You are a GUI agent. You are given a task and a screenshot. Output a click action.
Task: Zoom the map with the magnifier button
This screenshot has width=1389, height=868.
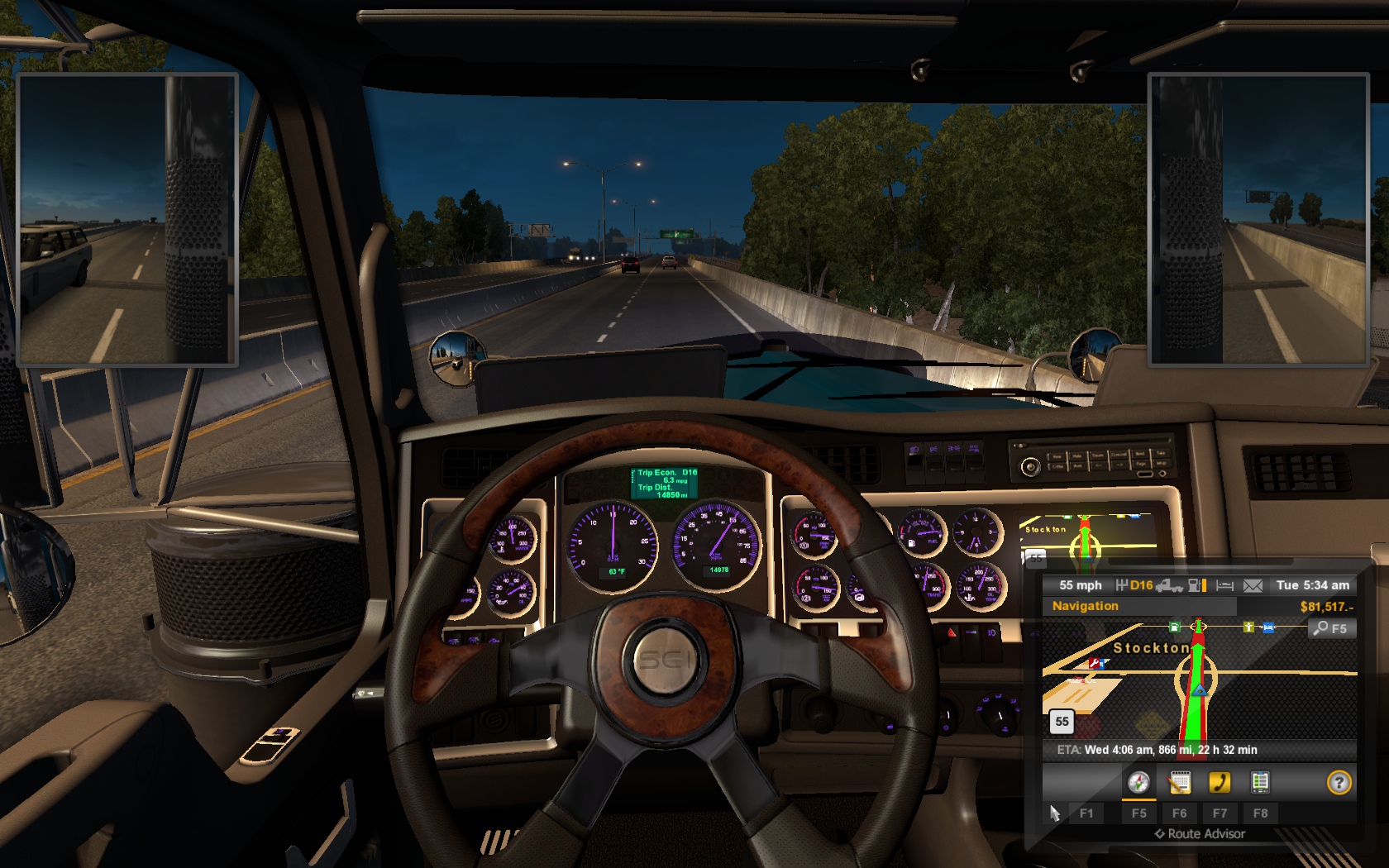pyautogui.click(x=1331, y=628)
